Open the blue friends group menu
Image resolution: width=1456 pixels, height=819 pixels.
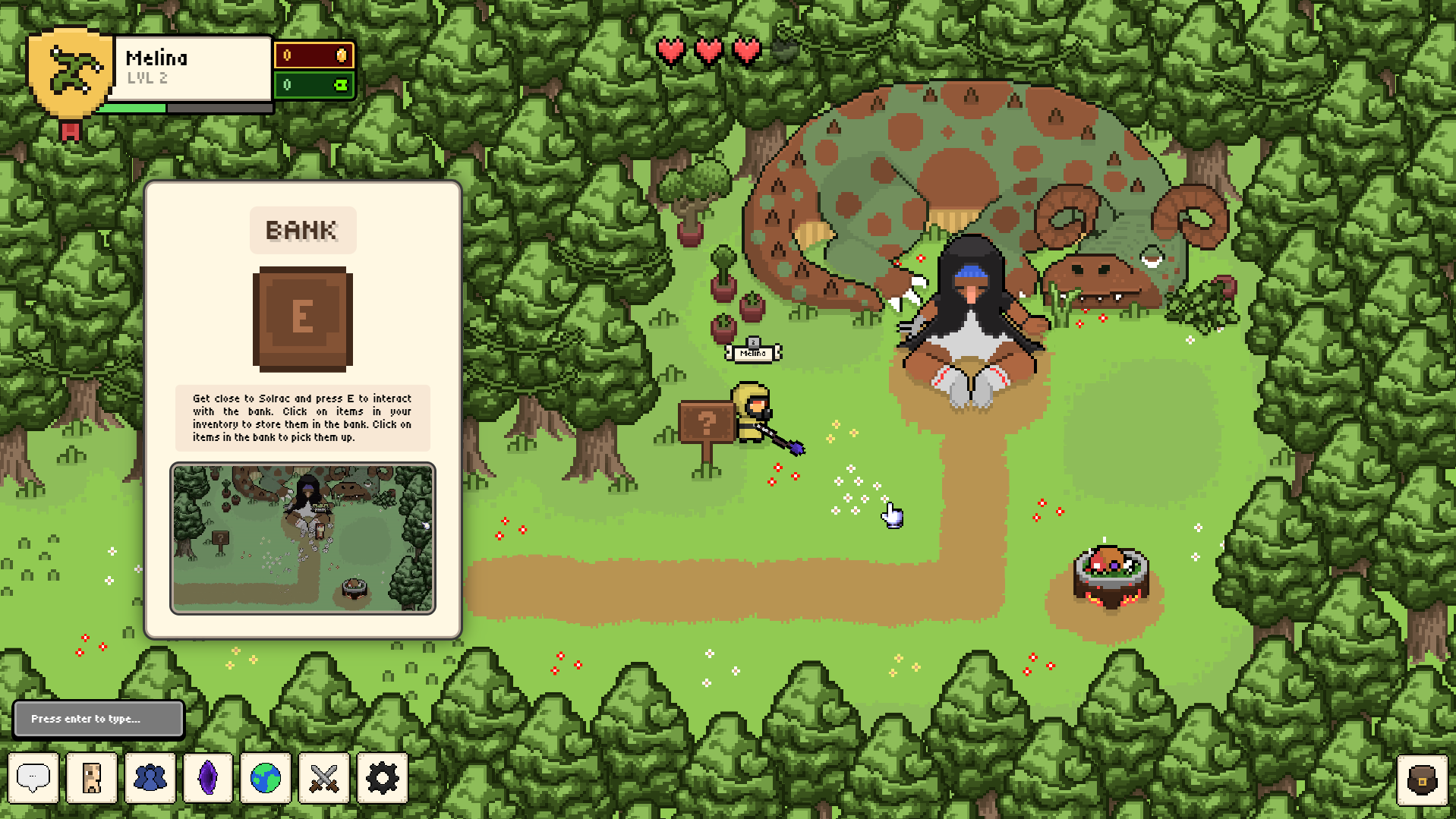coord(150,778)
